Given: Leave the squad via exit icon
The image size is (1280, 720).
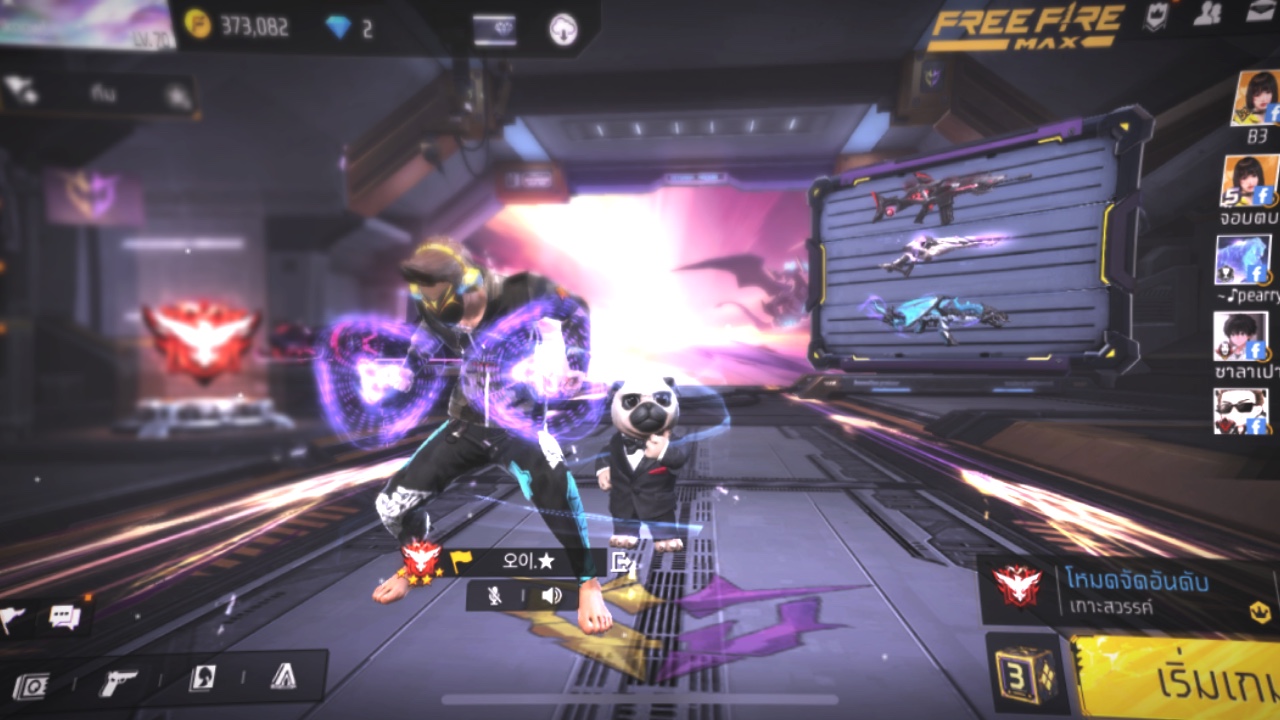Looking at the screenshot, I should coord(622,562).
